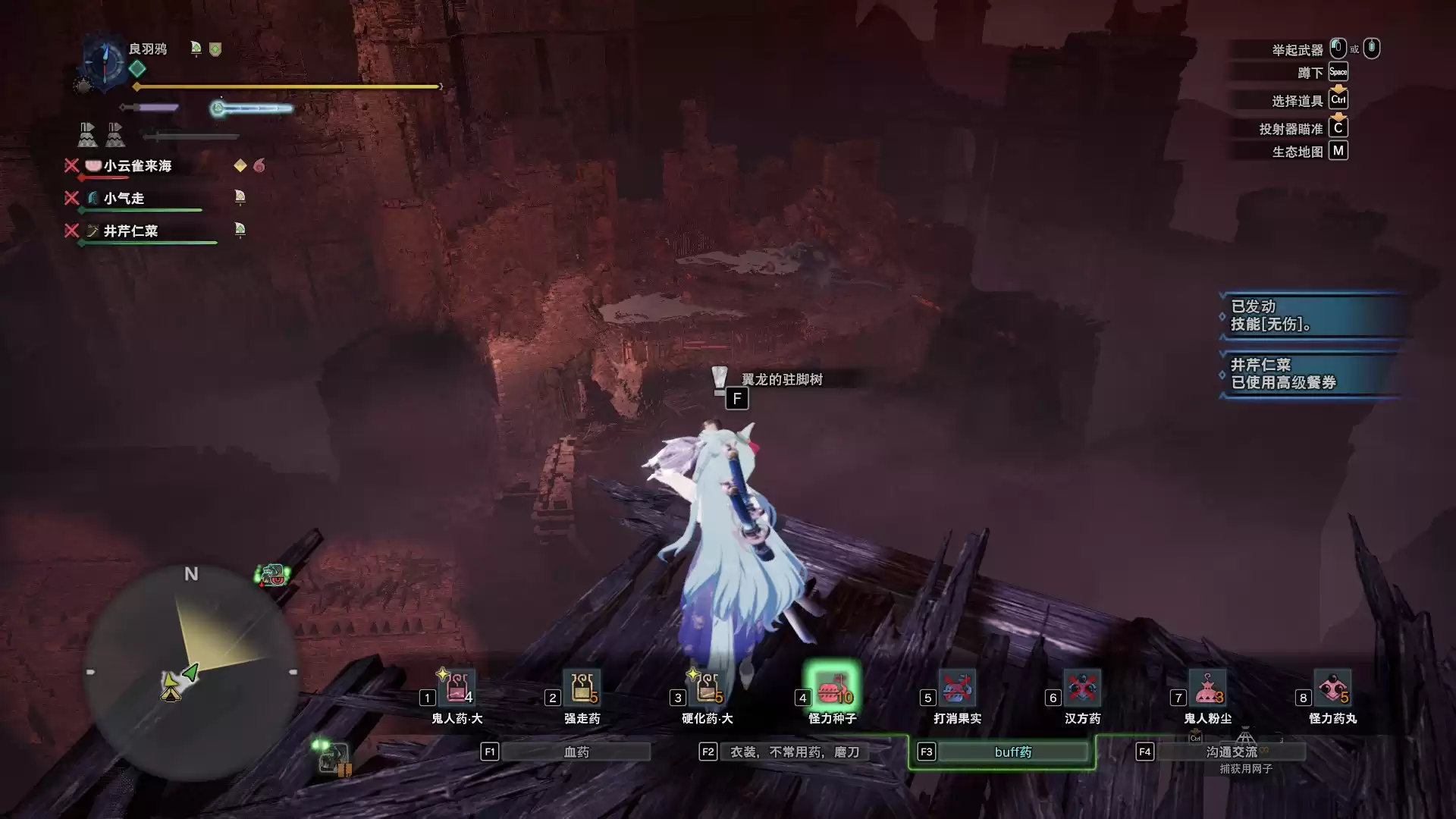Image resolution: width=1456 pixels, height=819 pixels.
Task: Switch to the 沟通交流 shortcut bar
Action: click(x=1231, y=752)
